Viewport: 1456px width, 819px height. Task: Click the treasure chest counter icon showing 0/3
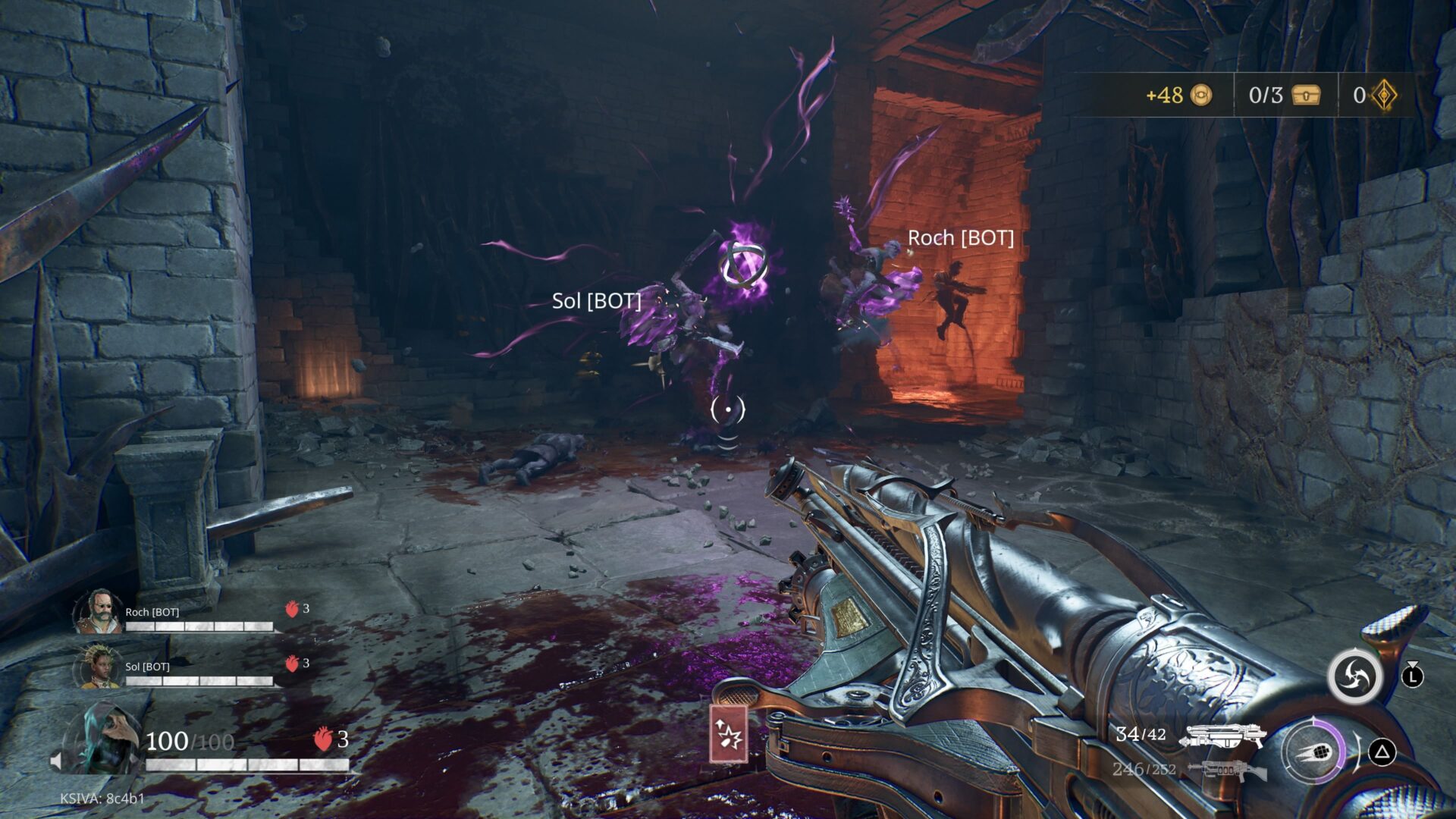pos(1305,96)
